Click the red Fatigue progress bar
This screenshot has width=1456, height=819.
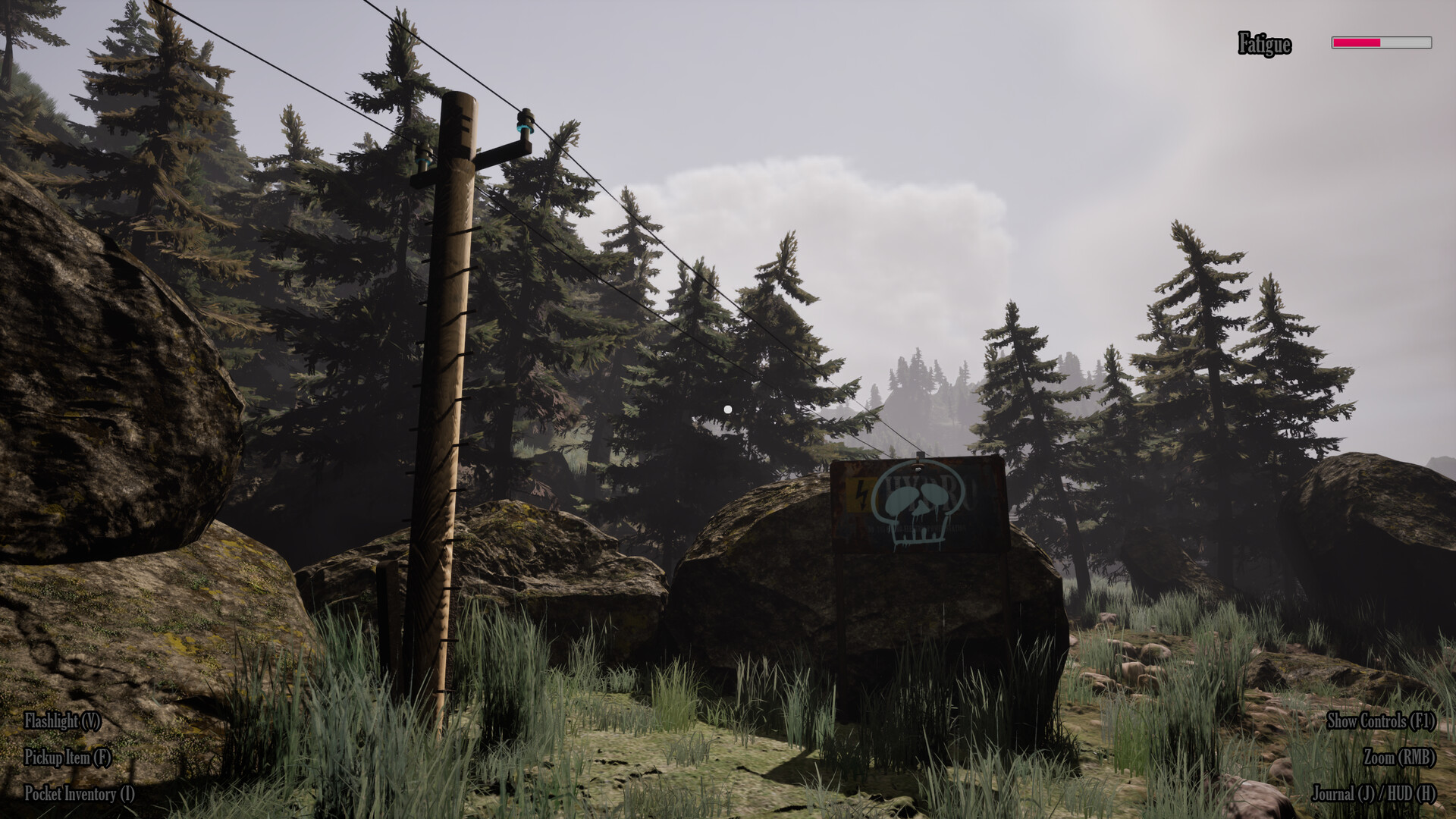point(1357,43)
